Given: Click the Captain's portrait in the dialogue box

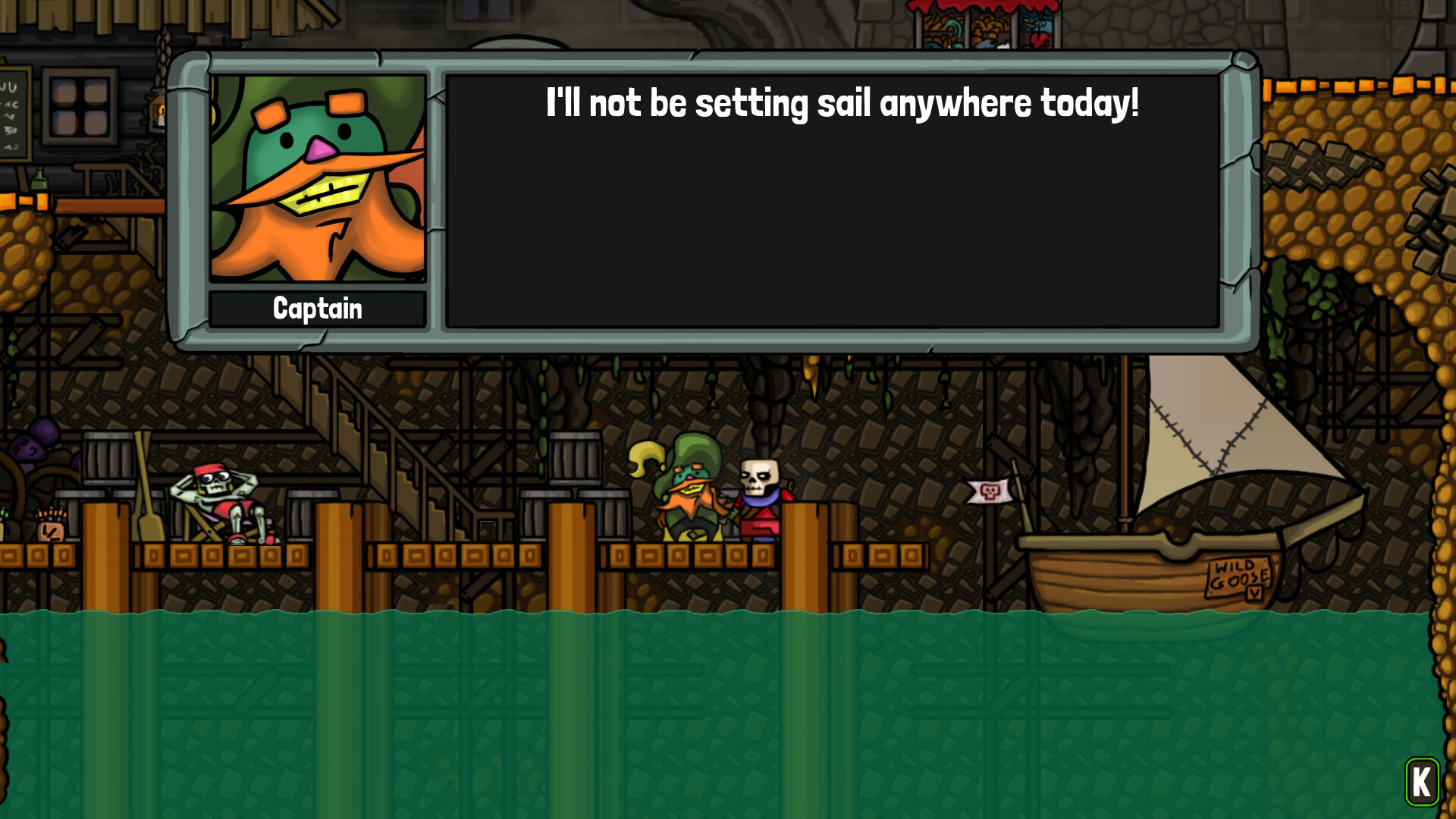Looking at the screenshot, I should tap(318, 179).
